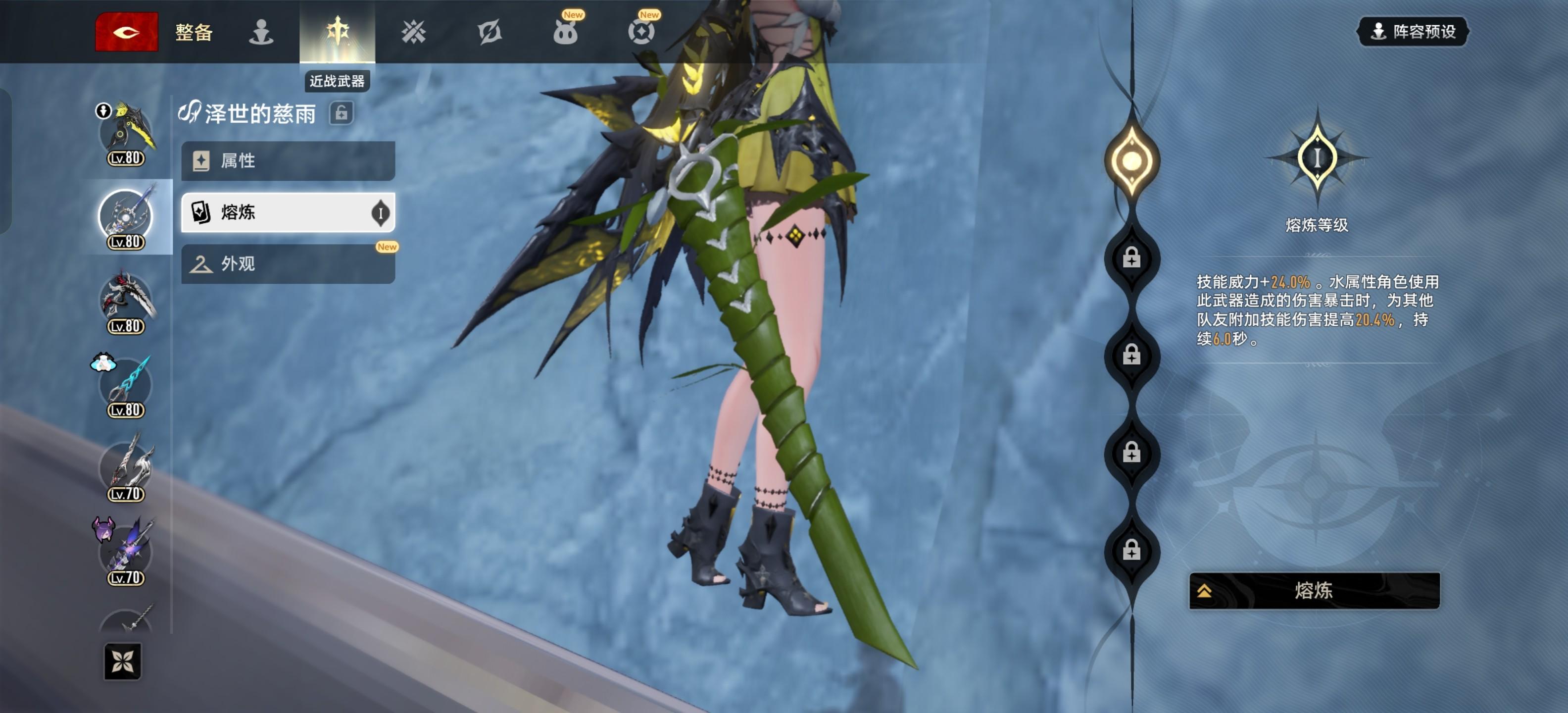This screenshot has height=713, width=1568.
Task: Select the glowing first smelting level node
Action: [x=1131, y=161]
